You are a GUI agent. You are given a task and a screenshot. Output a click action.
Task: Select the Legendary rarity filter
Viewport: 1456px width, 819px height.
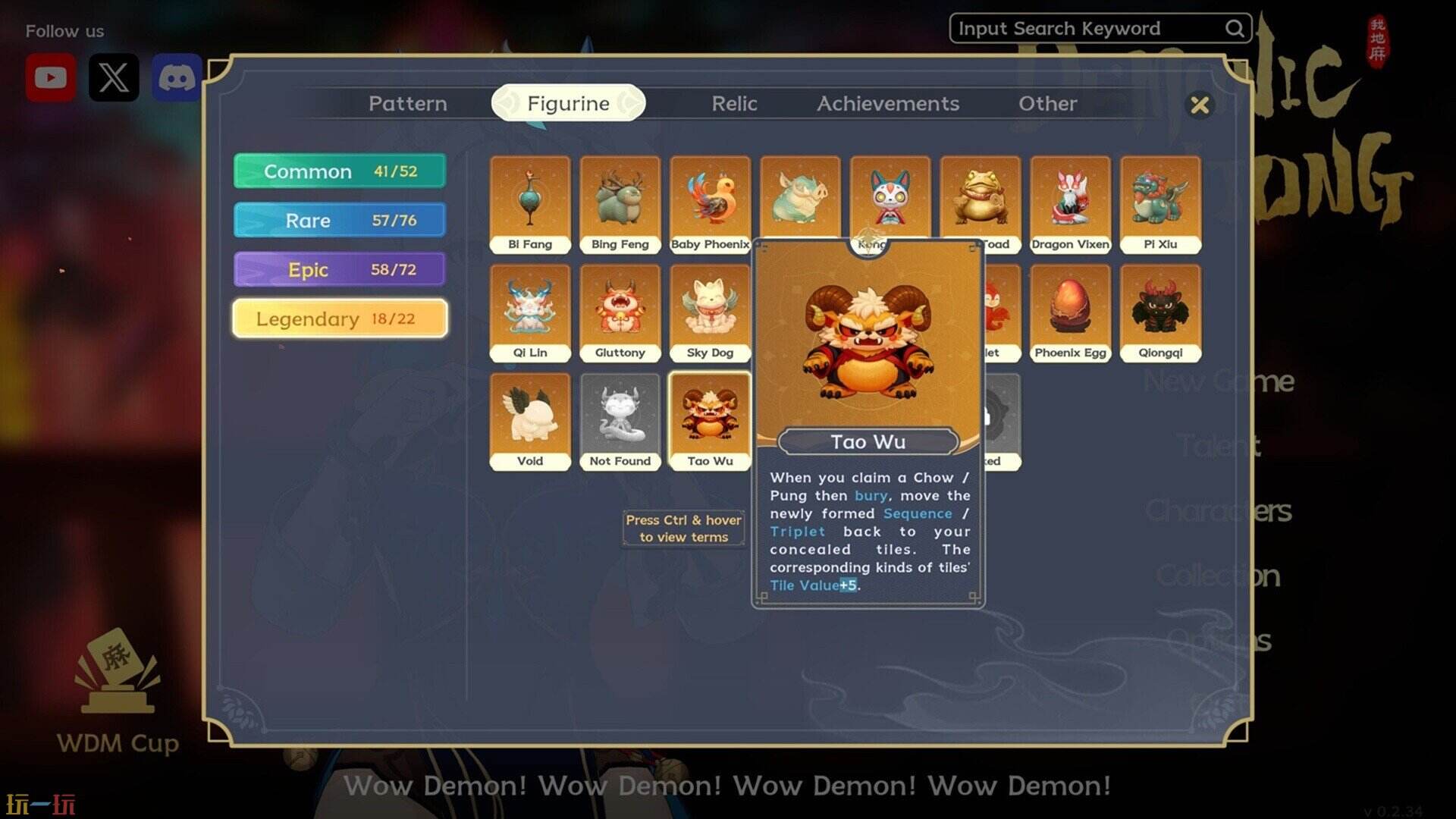click(x=340, y=318)
